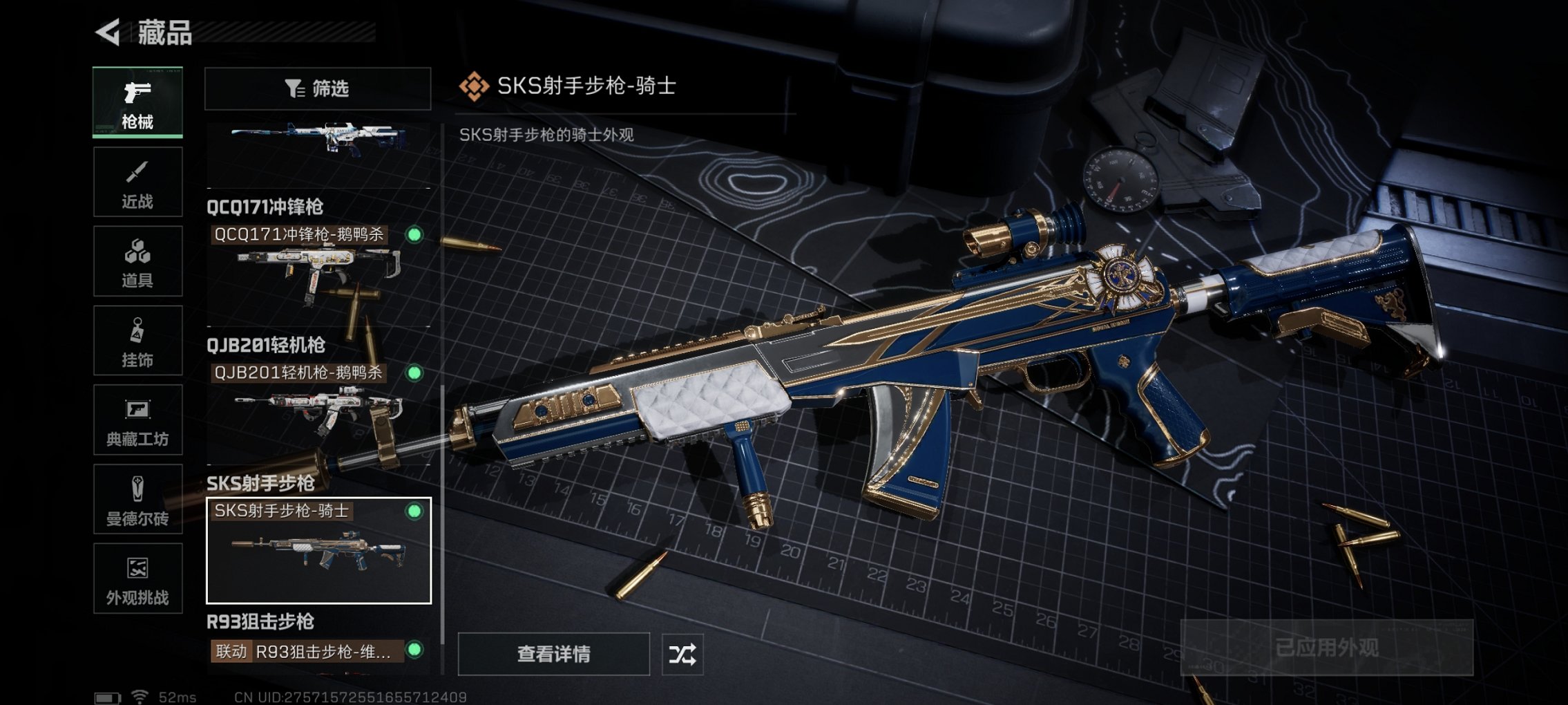Open the 筛选 filter panel
This screenshot has height=705, width=1568.
pos(319,88)
